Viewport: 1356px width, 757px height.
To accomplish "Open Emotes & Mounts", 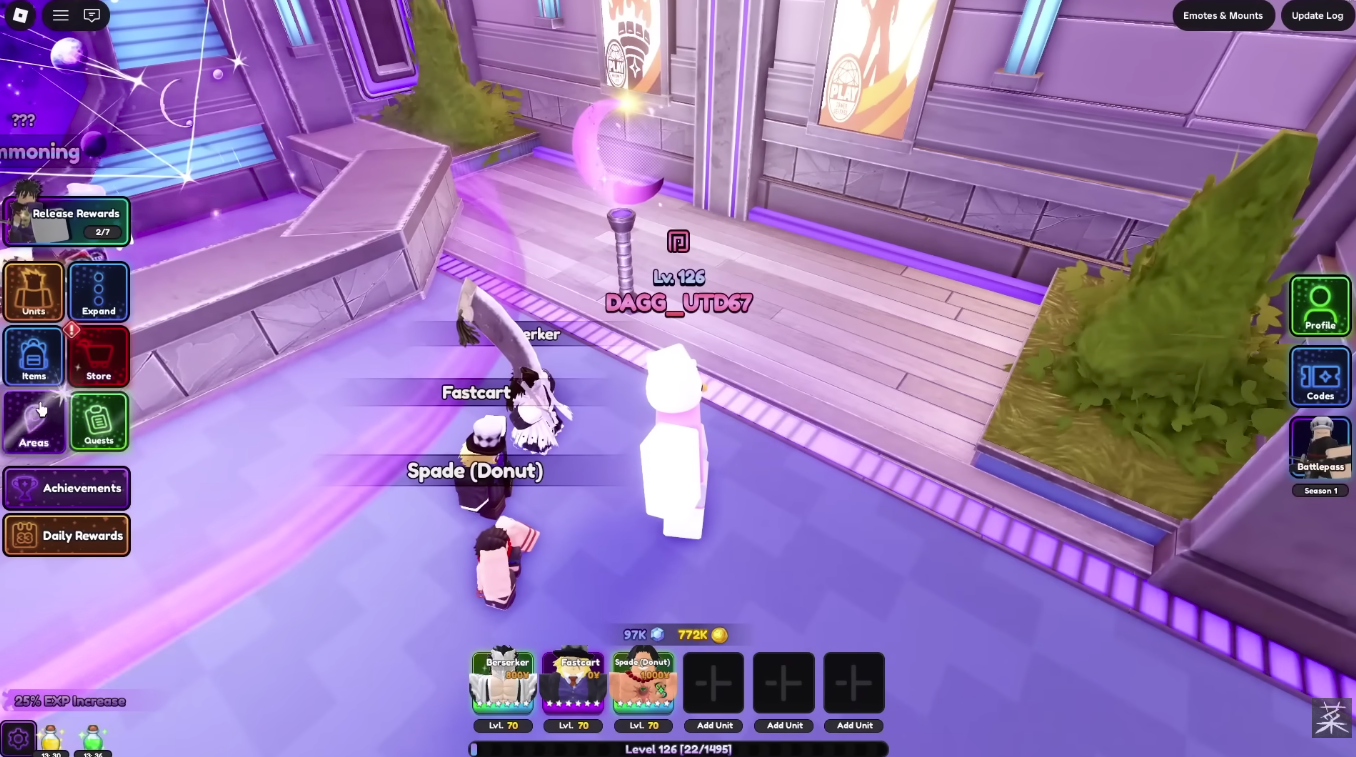I will coord(1222,15).
